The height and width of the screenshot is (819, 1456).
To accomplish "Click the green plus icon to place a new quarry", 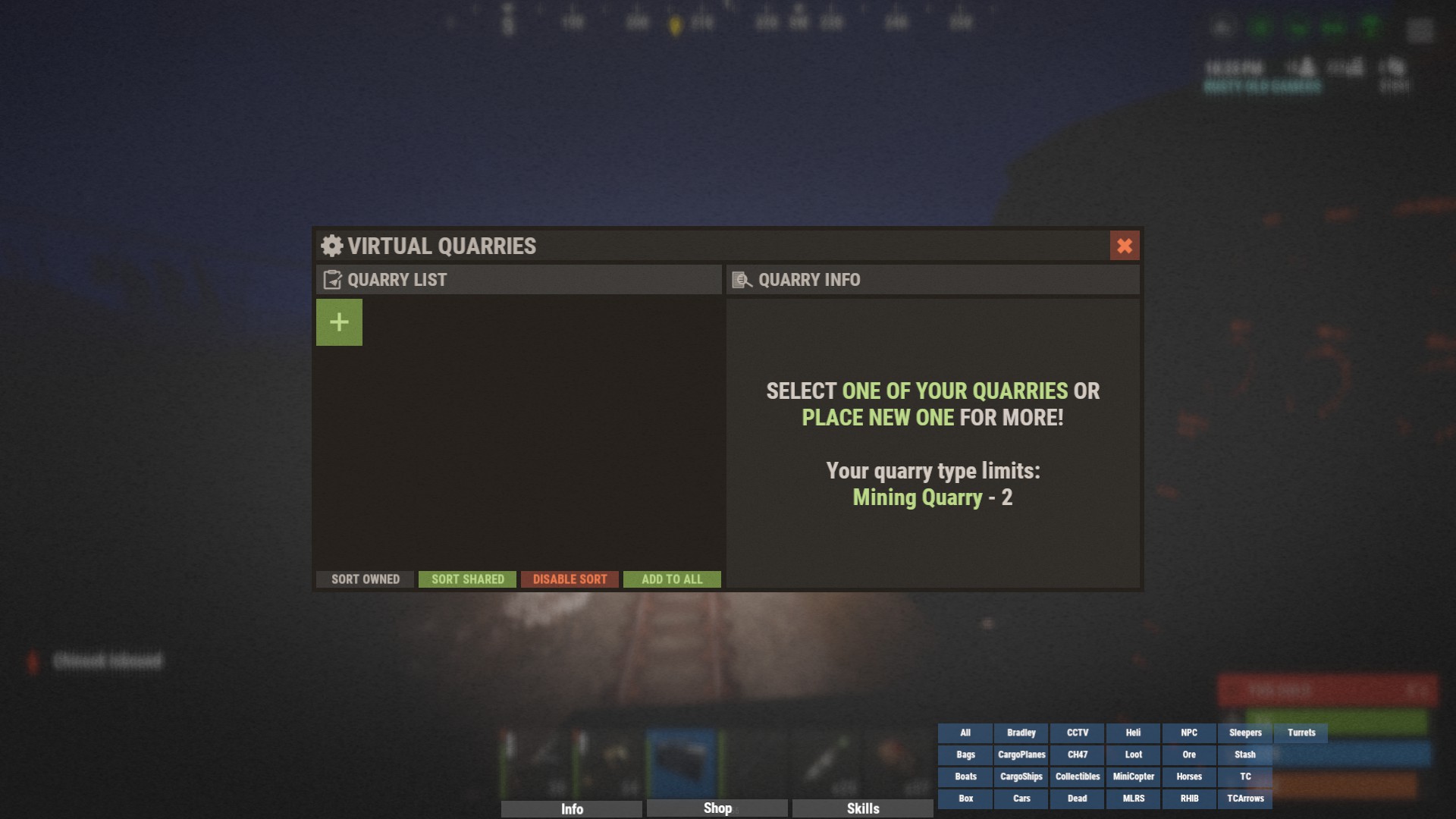I will (339, 322).
